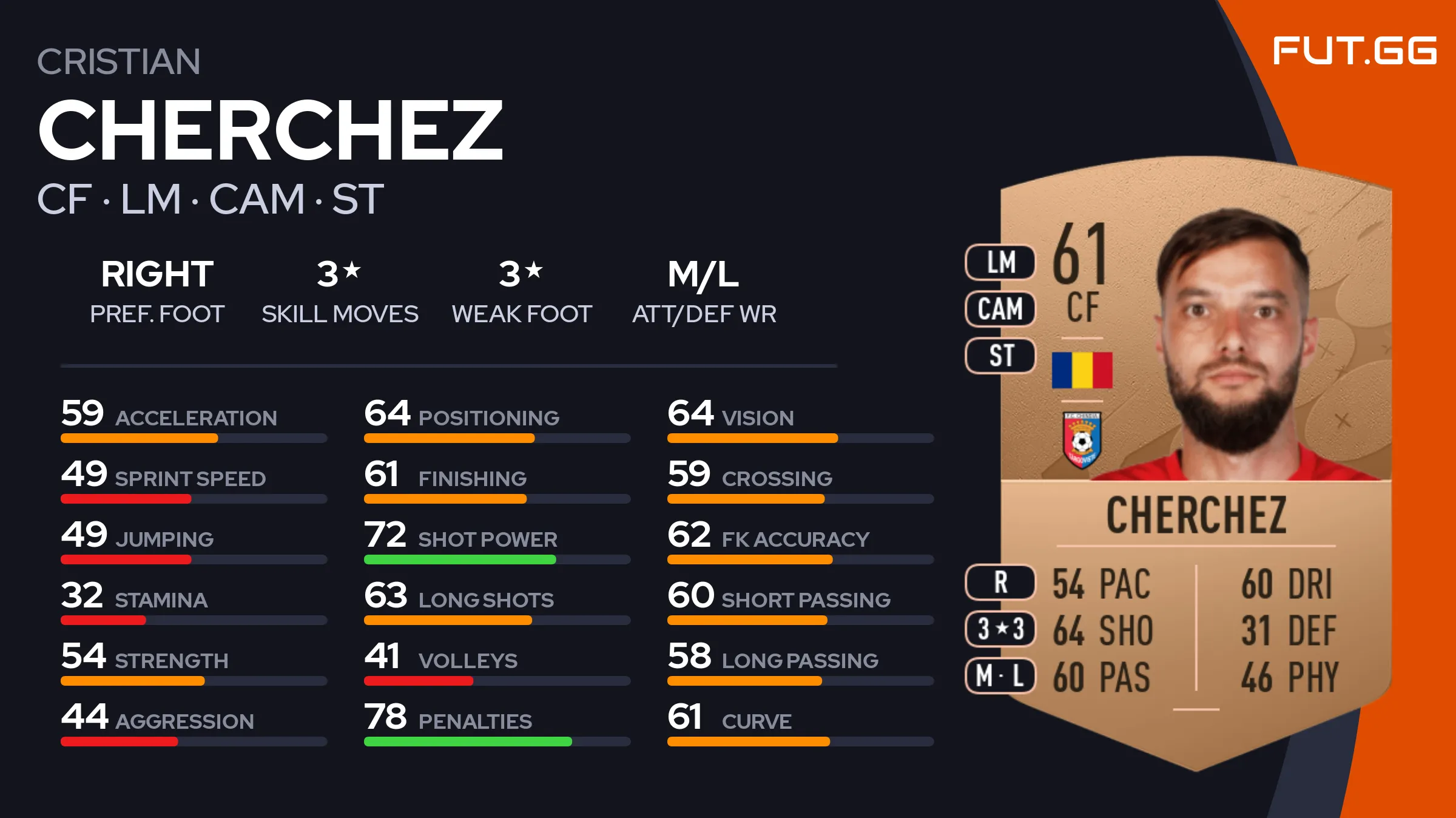Image resolution: width=1456 pixels, height=818 pixels.
Task: Select the CAM alternate position badge
Action: 1000,309
